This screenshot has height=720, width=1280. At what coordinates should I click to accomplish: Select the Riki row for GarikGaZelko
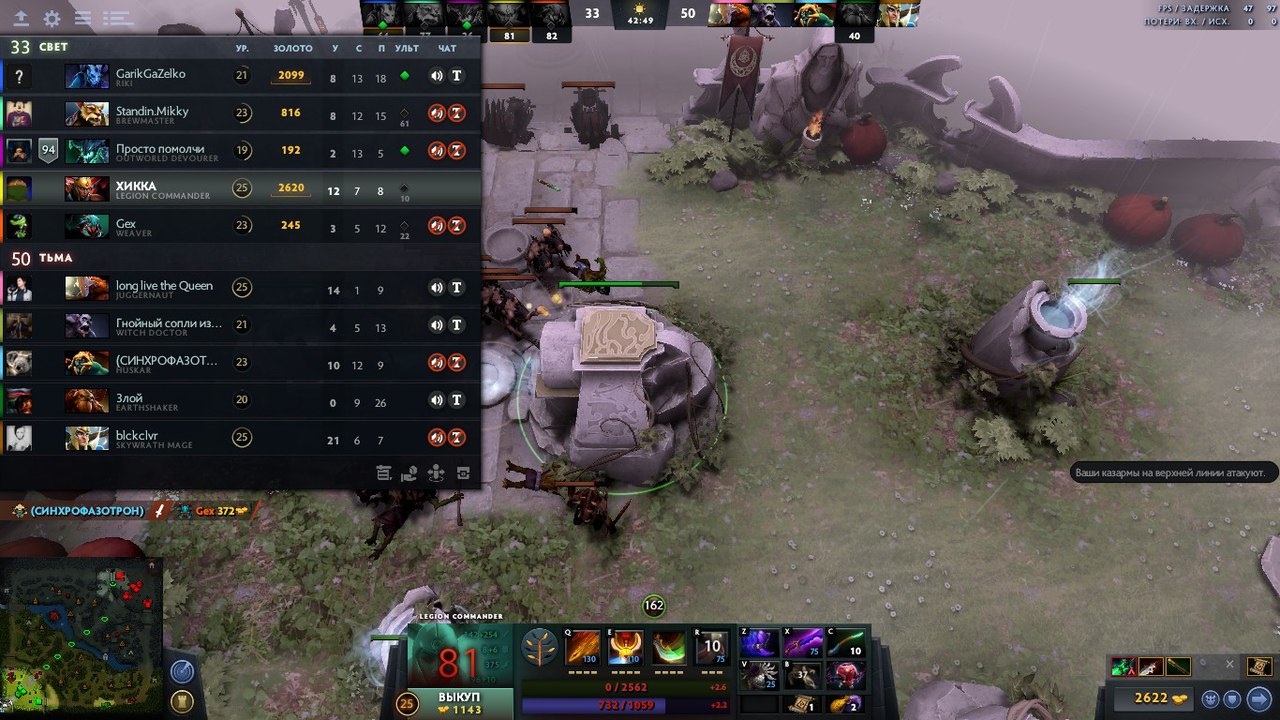[240, 75]
